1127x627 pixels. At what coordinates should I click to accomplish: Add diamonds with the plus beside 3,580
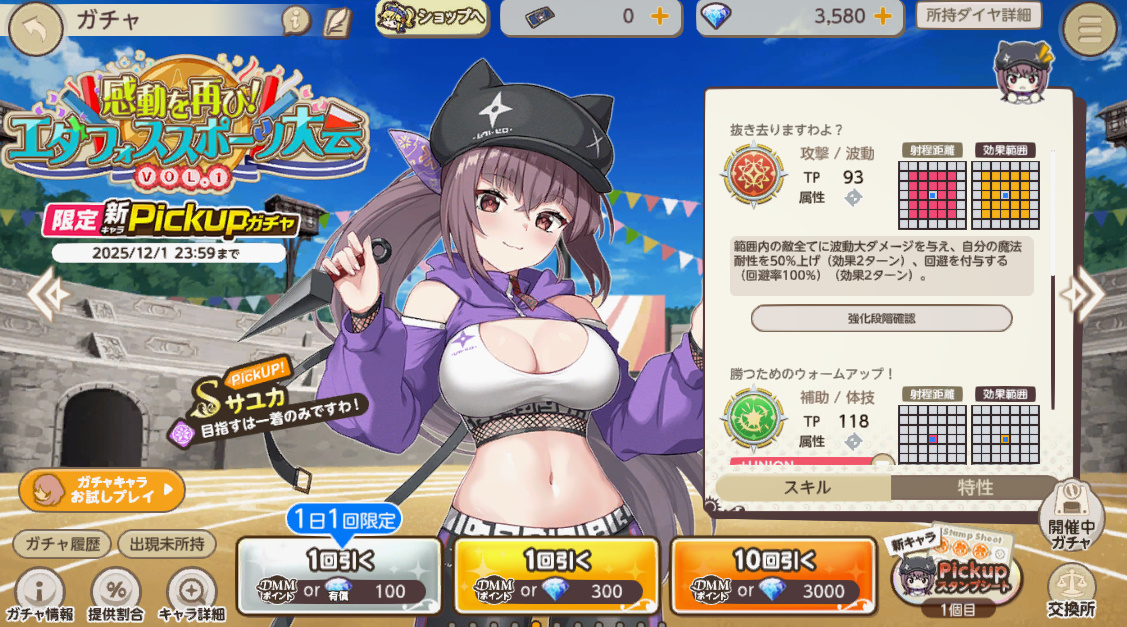coord(882,17)
